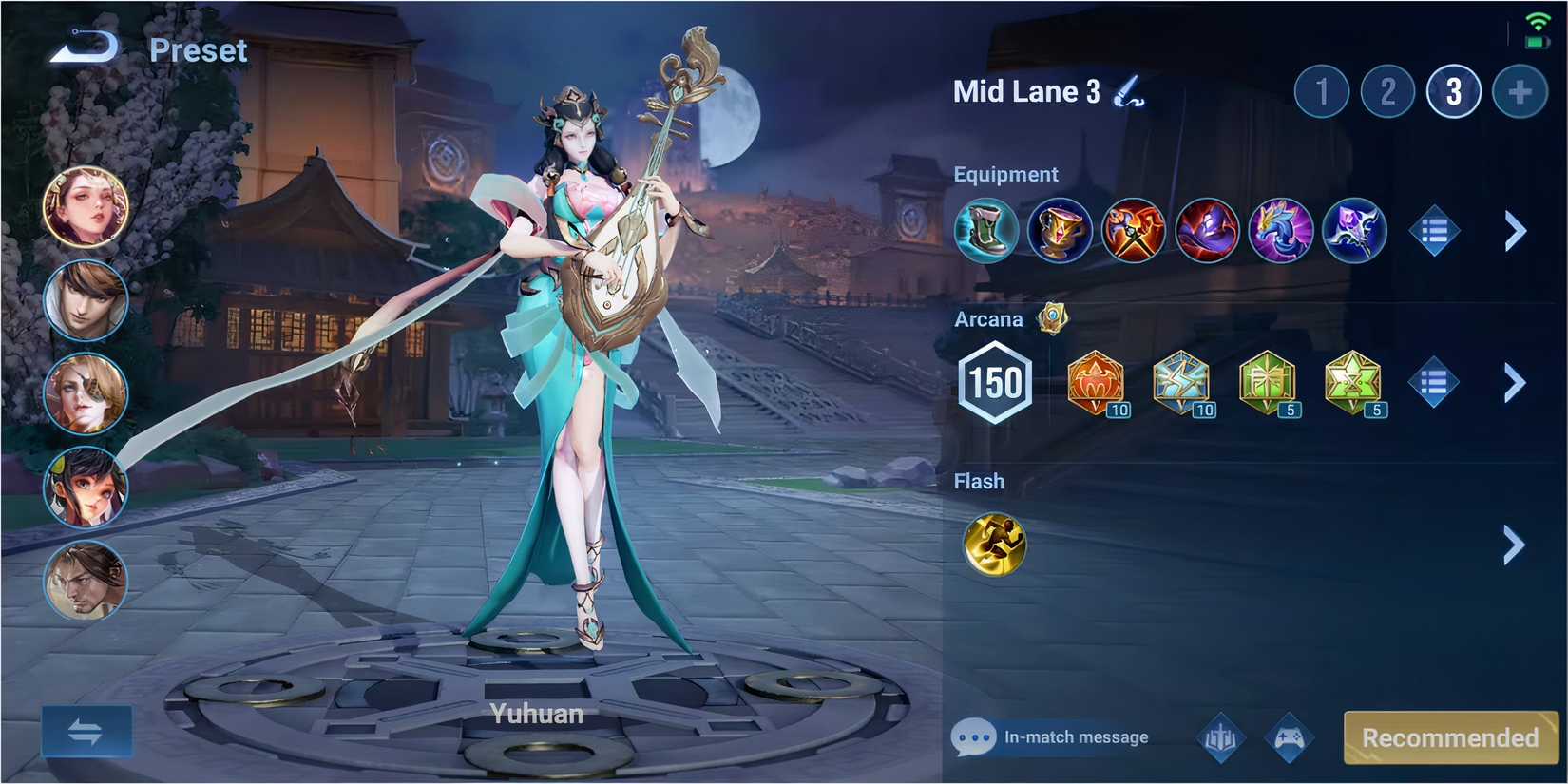Expand the Arcana panel chevron
Viewport: 1568px width, 784px height.
click(x=1514, y=383)
